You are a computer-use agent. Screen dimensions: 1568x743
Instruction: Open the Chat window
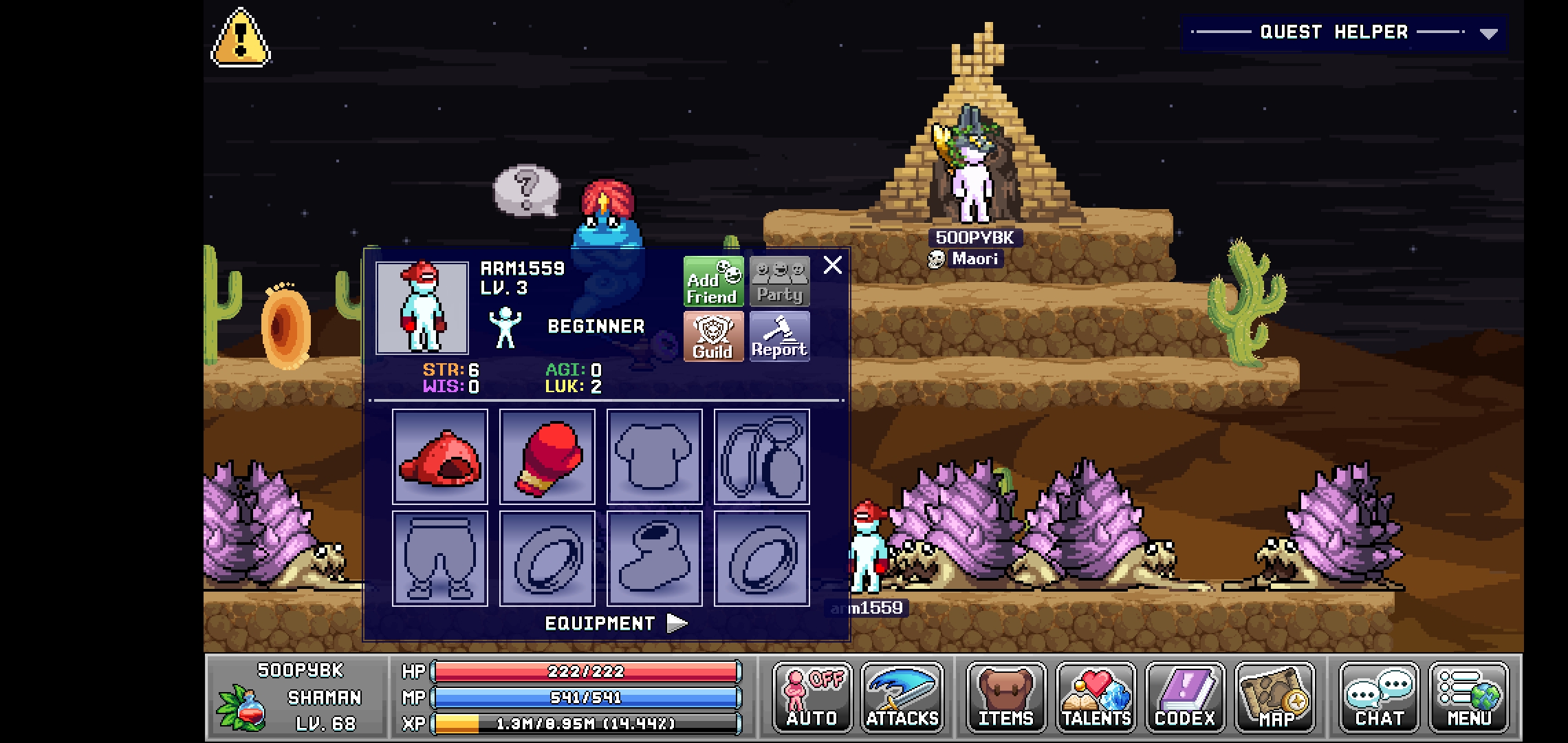point(1379,697)
